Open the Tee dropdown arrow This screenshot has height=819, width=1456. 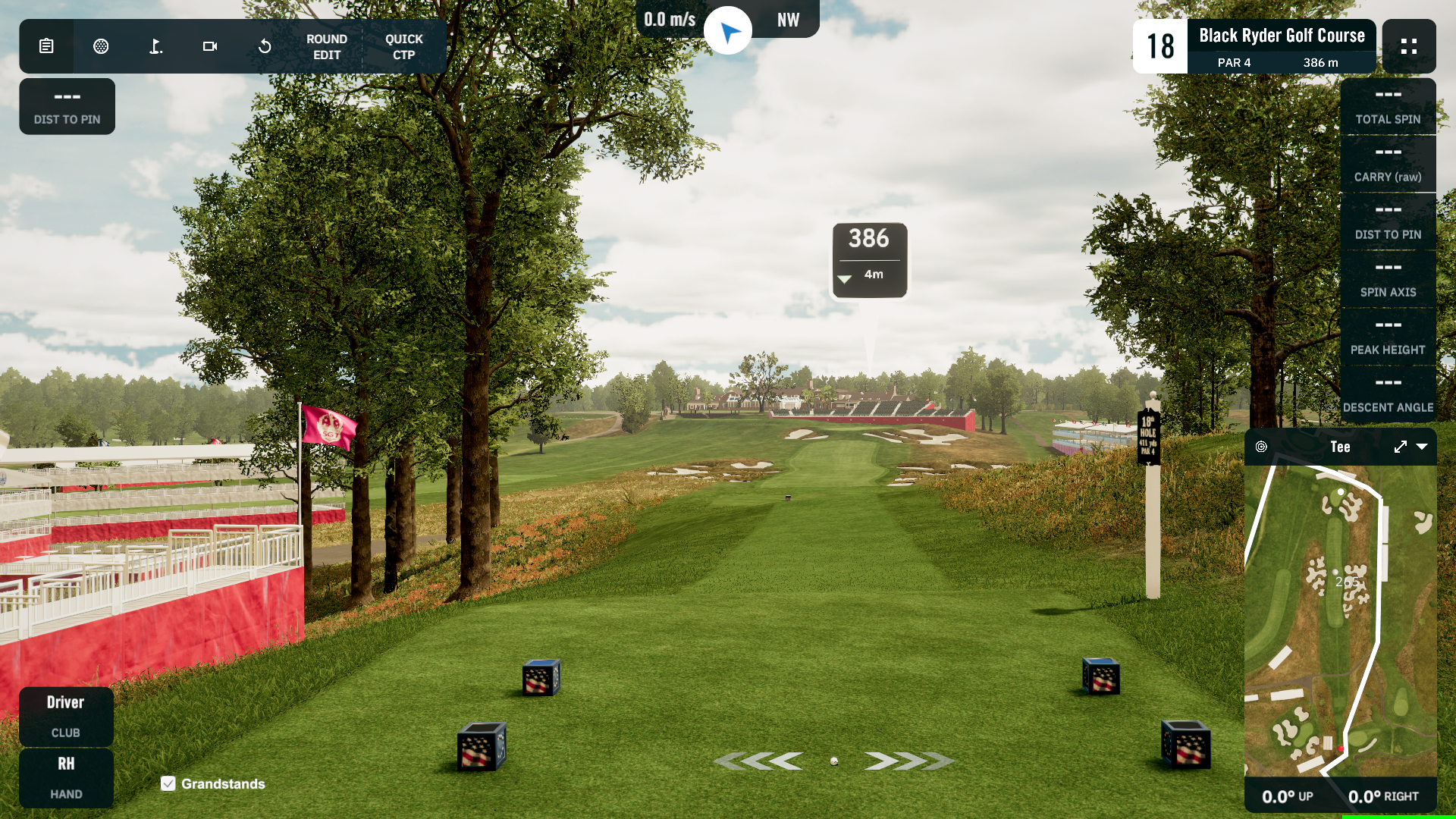coord(1422,447)
